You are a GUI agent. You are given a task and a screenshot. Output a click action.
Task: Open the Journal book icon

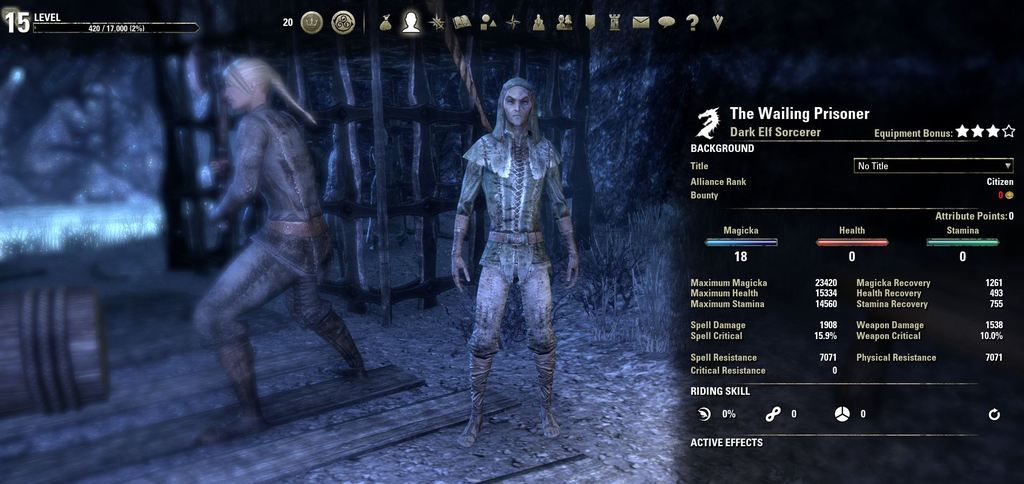[x=461, y=21]
